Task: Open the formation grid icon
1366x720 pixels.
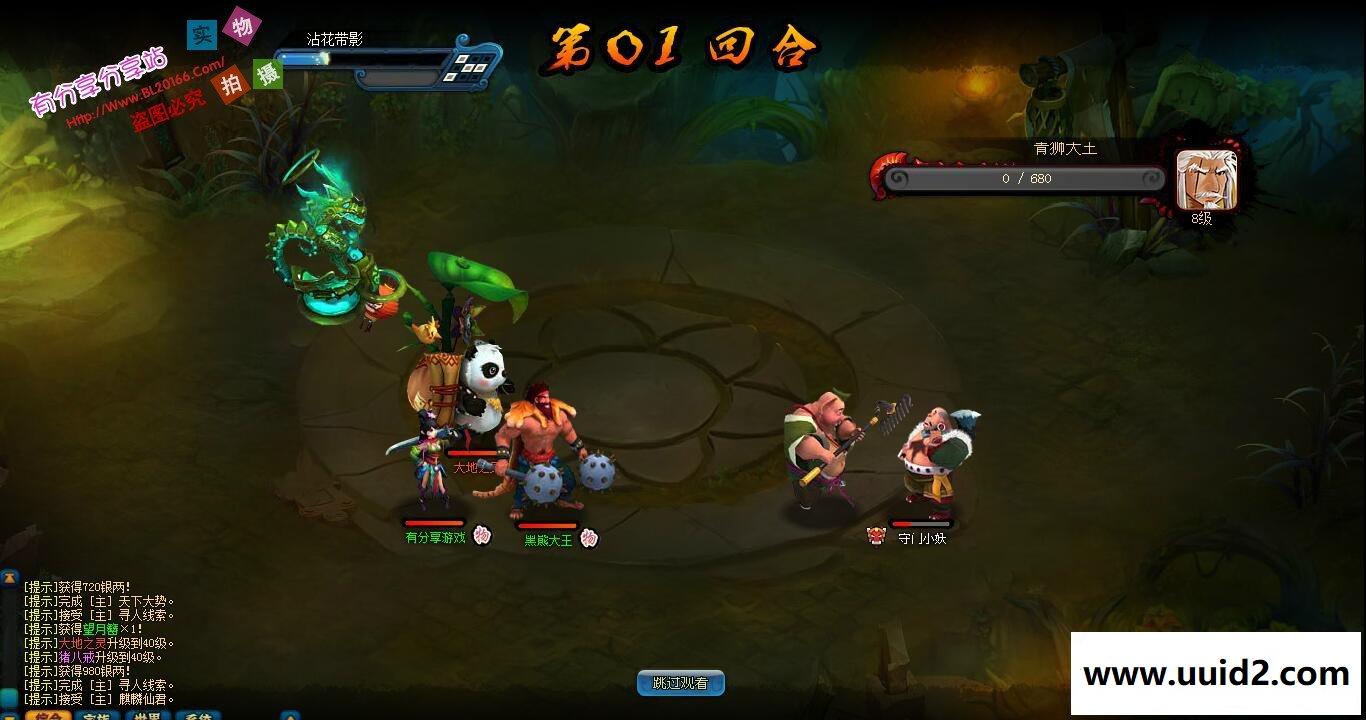Action: coord(466,66)
